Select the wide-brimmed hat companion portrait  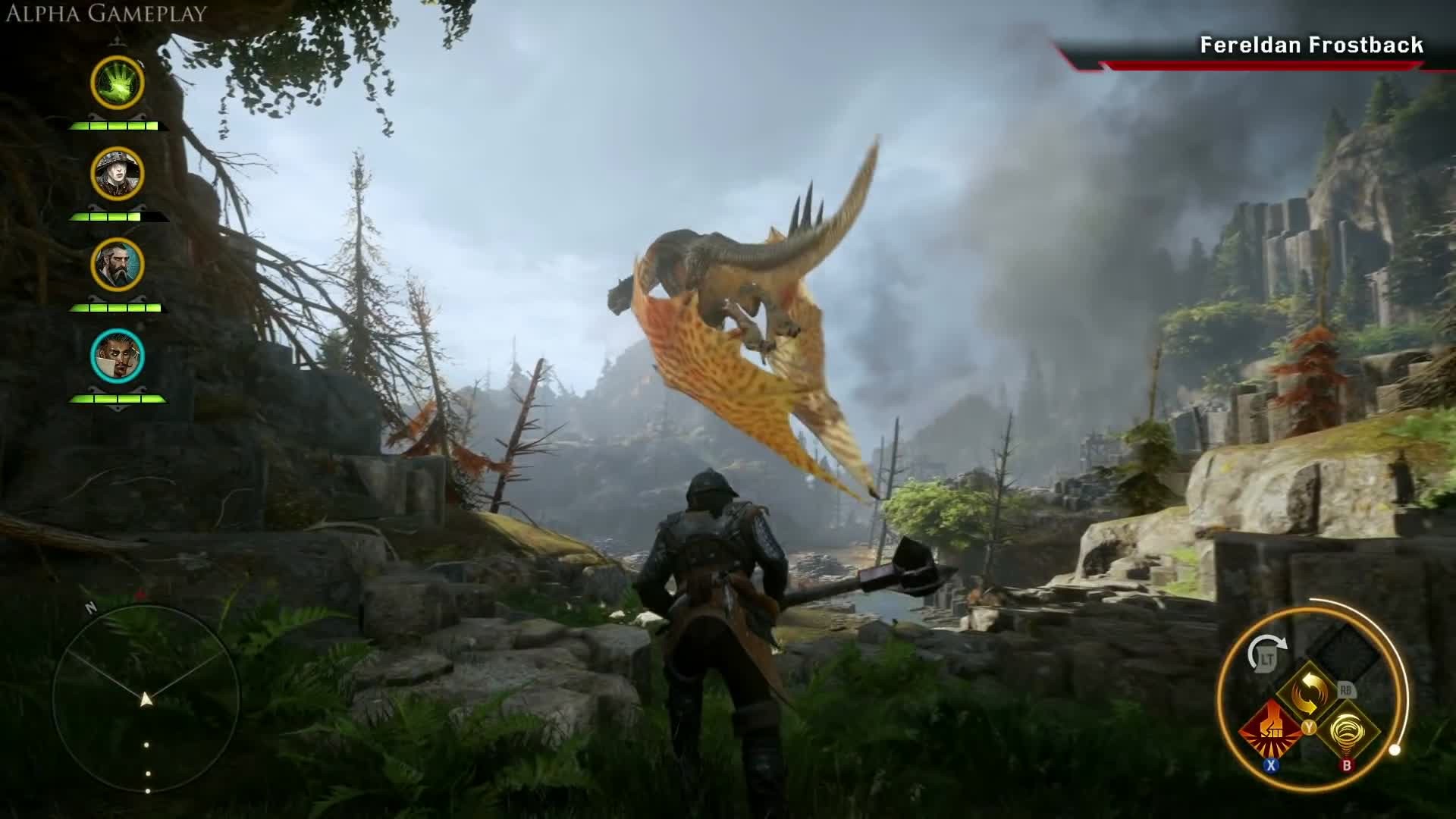point(118,174)
